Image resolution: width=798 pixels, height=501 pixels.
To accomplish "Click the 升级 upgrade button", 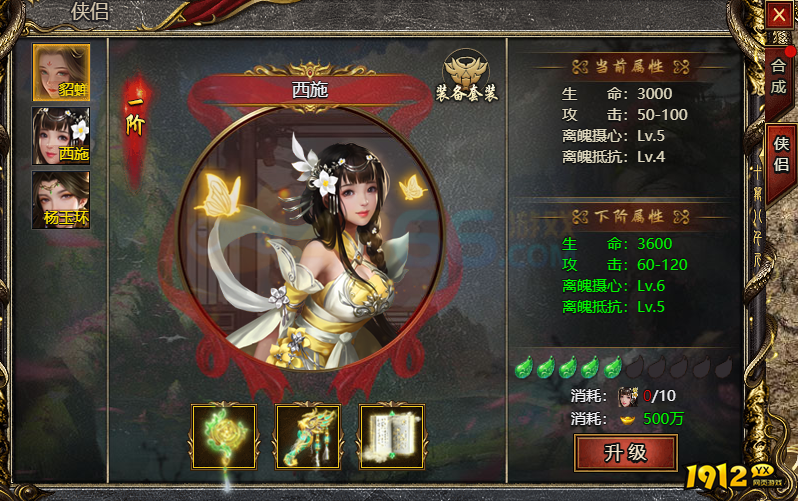I will pyautogui.click(x=625, y=453).
